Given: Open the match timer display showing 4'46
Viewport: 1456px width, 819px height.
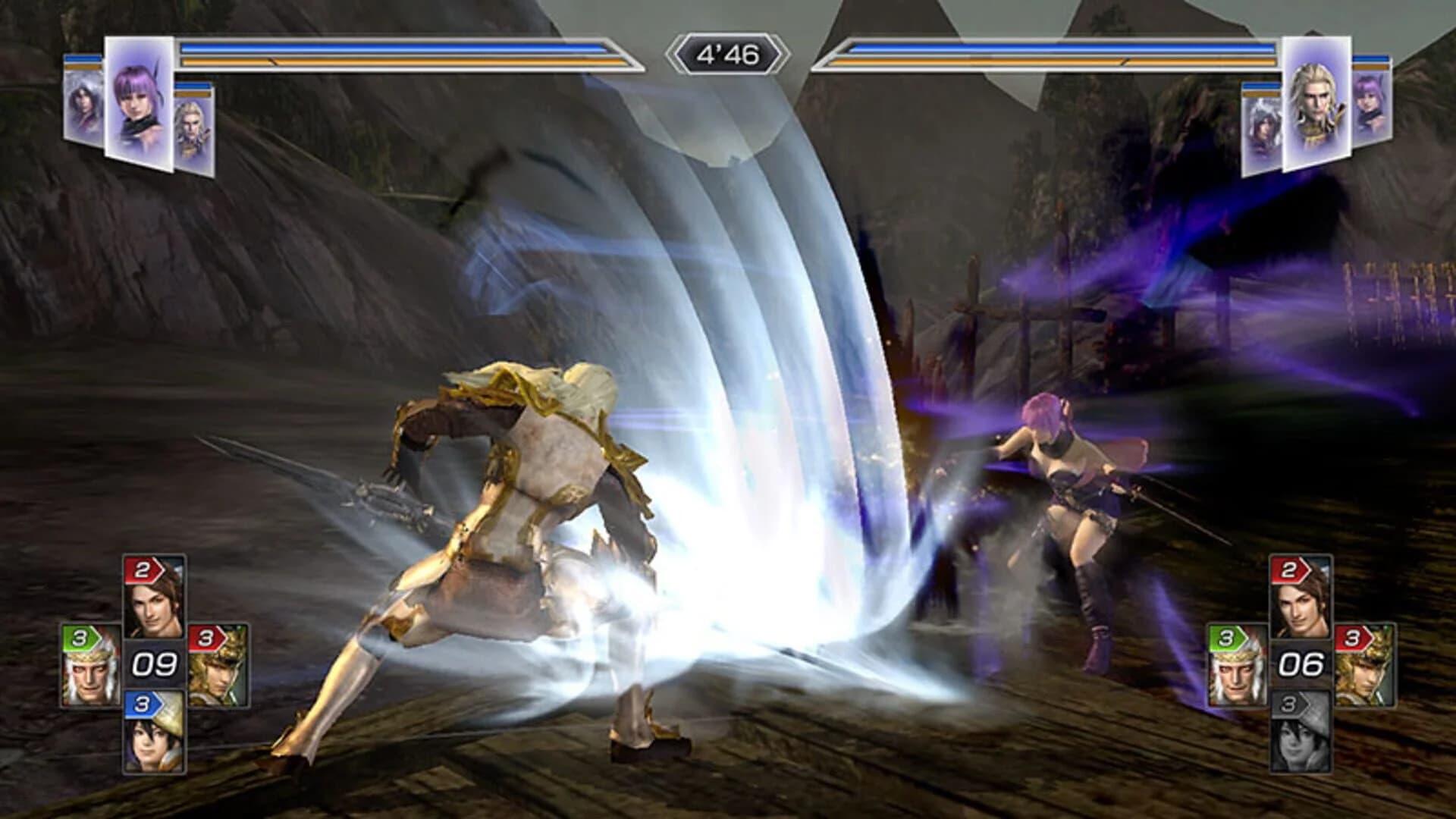Looking at the screenshot, I should coord(728,53).
